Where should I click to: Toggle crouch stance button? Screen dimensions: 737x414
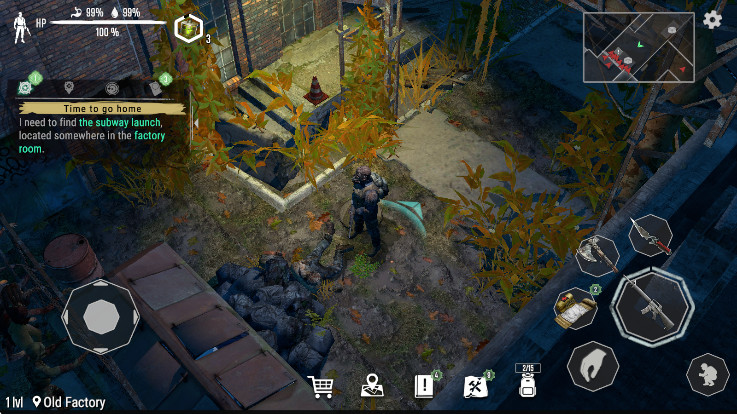click(x=707, y=375)
